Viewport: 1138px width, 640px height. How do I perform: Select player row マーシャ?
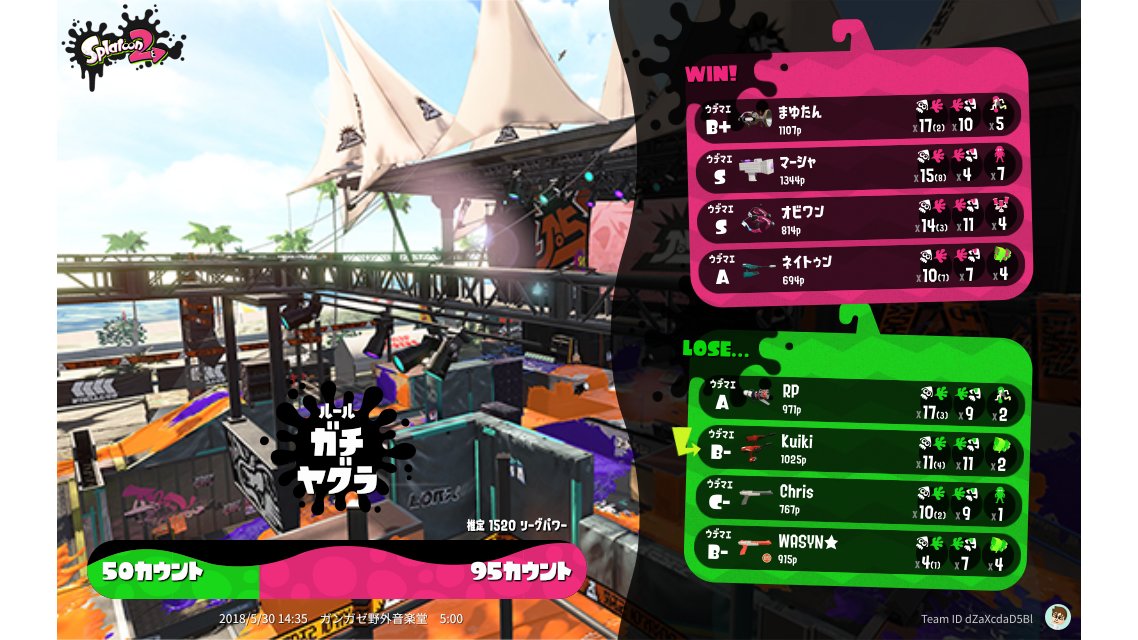click(862, 167)
